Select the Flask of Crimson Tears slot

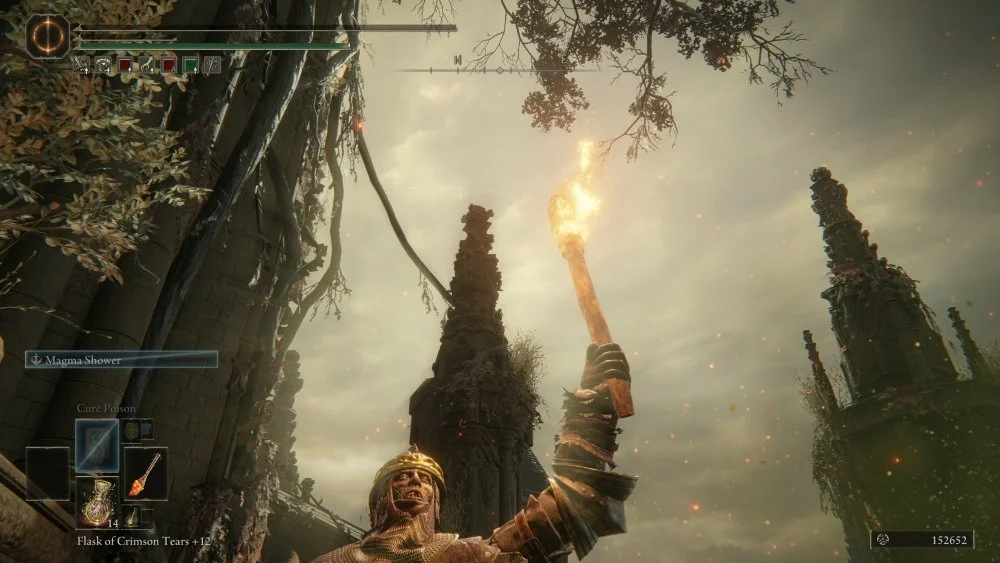click(97, 502)
